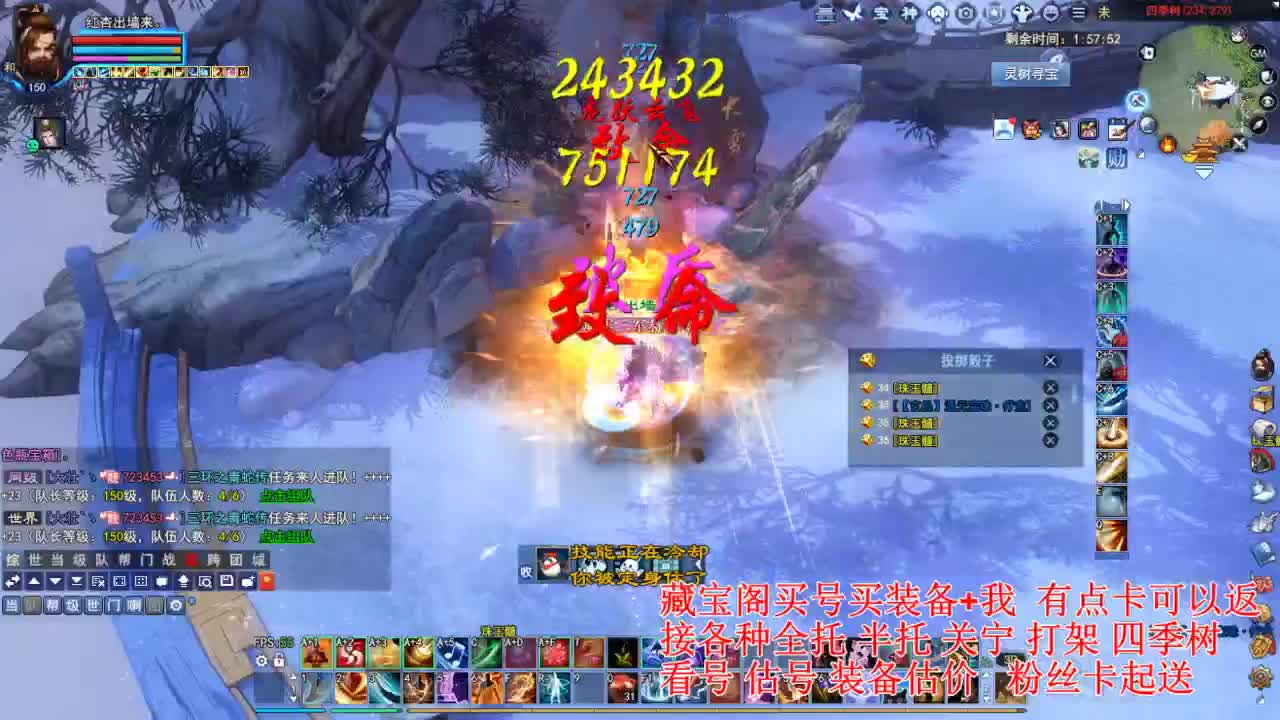Open the 宝 treasure icon in top toolbar
The height and width of the screenshot is (720, 1280).
pos(880,12)
